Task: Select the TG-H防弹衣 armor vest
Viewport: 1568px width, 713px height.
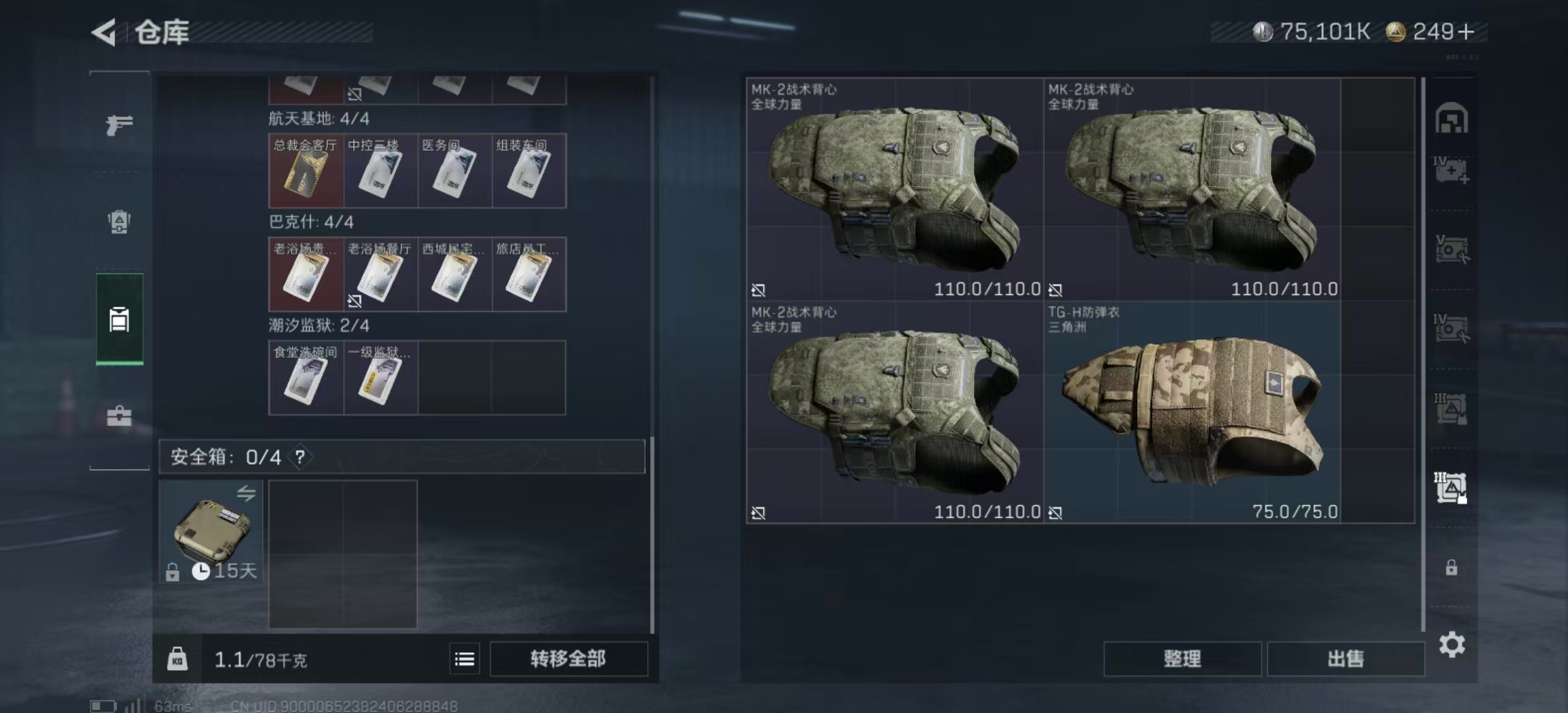Action: point(1192,413)
